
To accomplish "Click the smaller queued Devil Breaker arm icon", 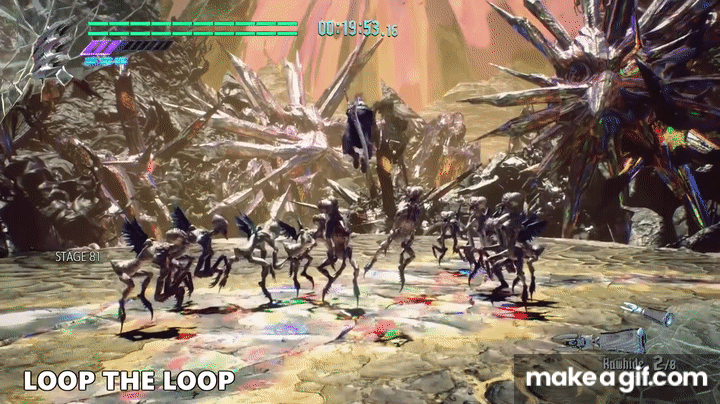I will pyautogui.click(x=645, y=312).
